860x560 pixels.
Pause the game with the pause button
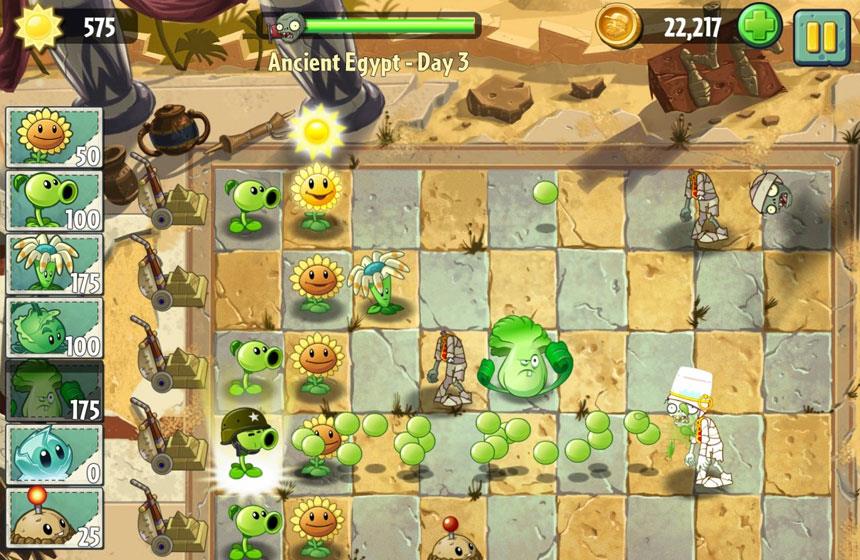coord(821,35)
